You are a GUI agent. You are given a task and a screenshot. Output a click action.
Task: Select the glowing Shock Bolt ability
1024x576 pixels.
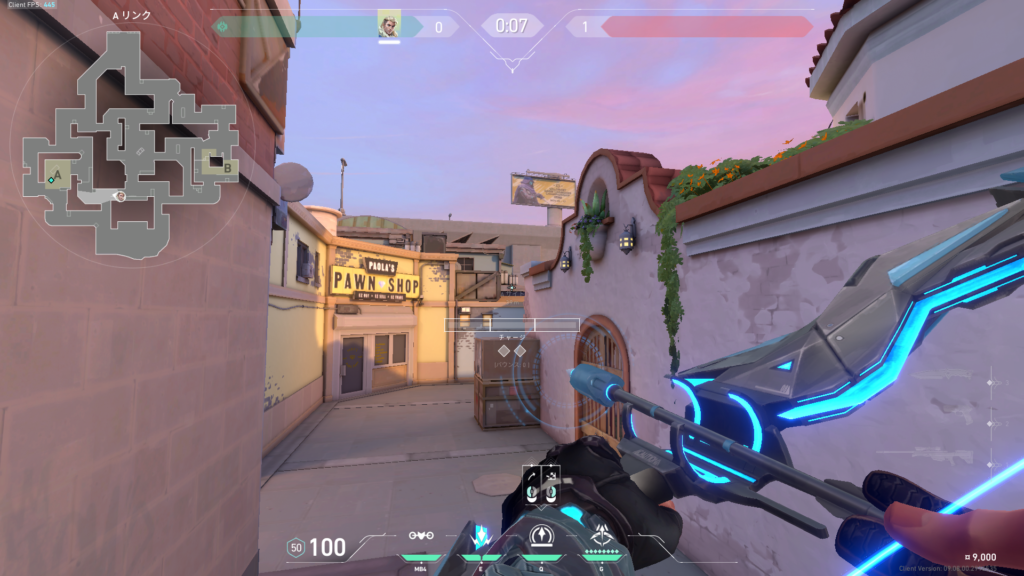[x=480, y=536]
